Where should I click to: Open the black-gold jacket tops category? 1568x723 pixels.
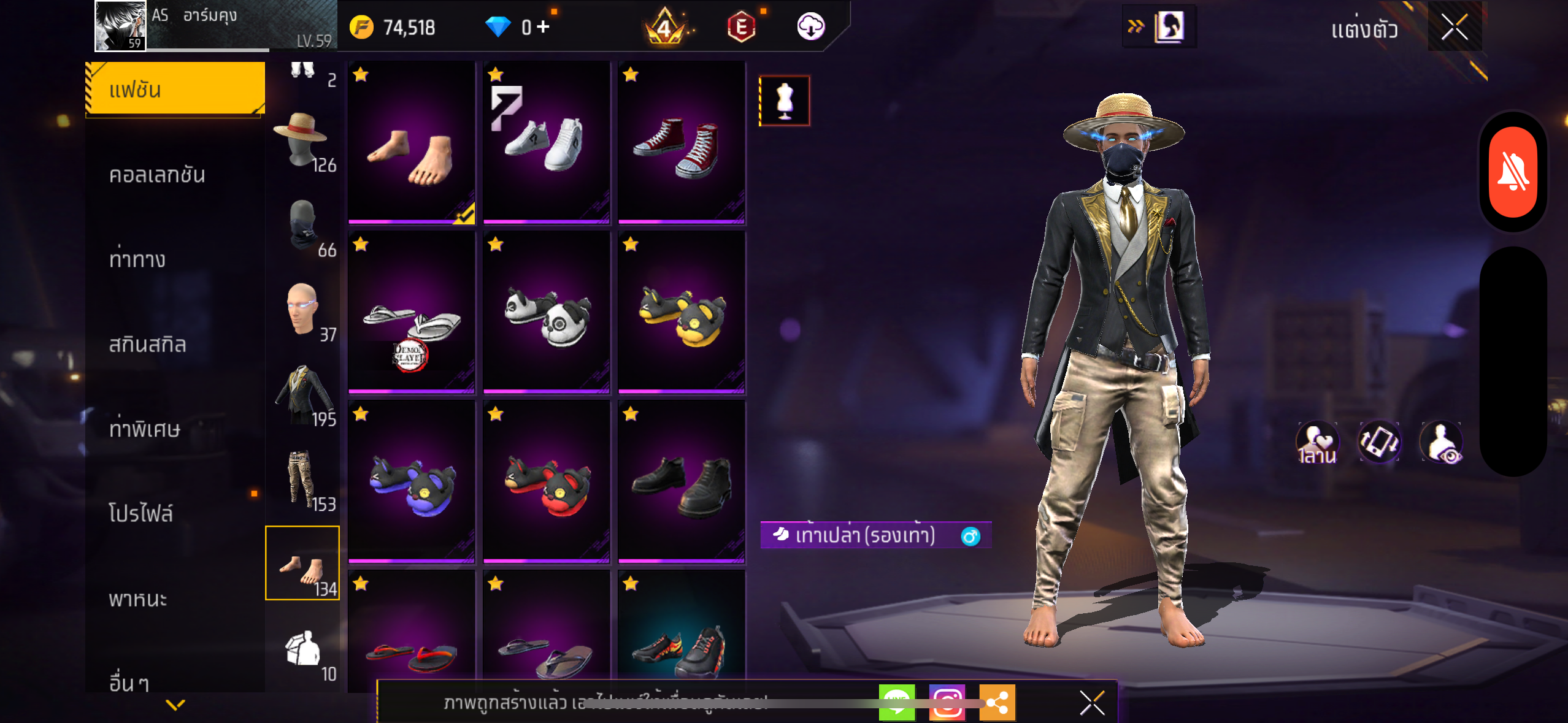pos(302,396)
